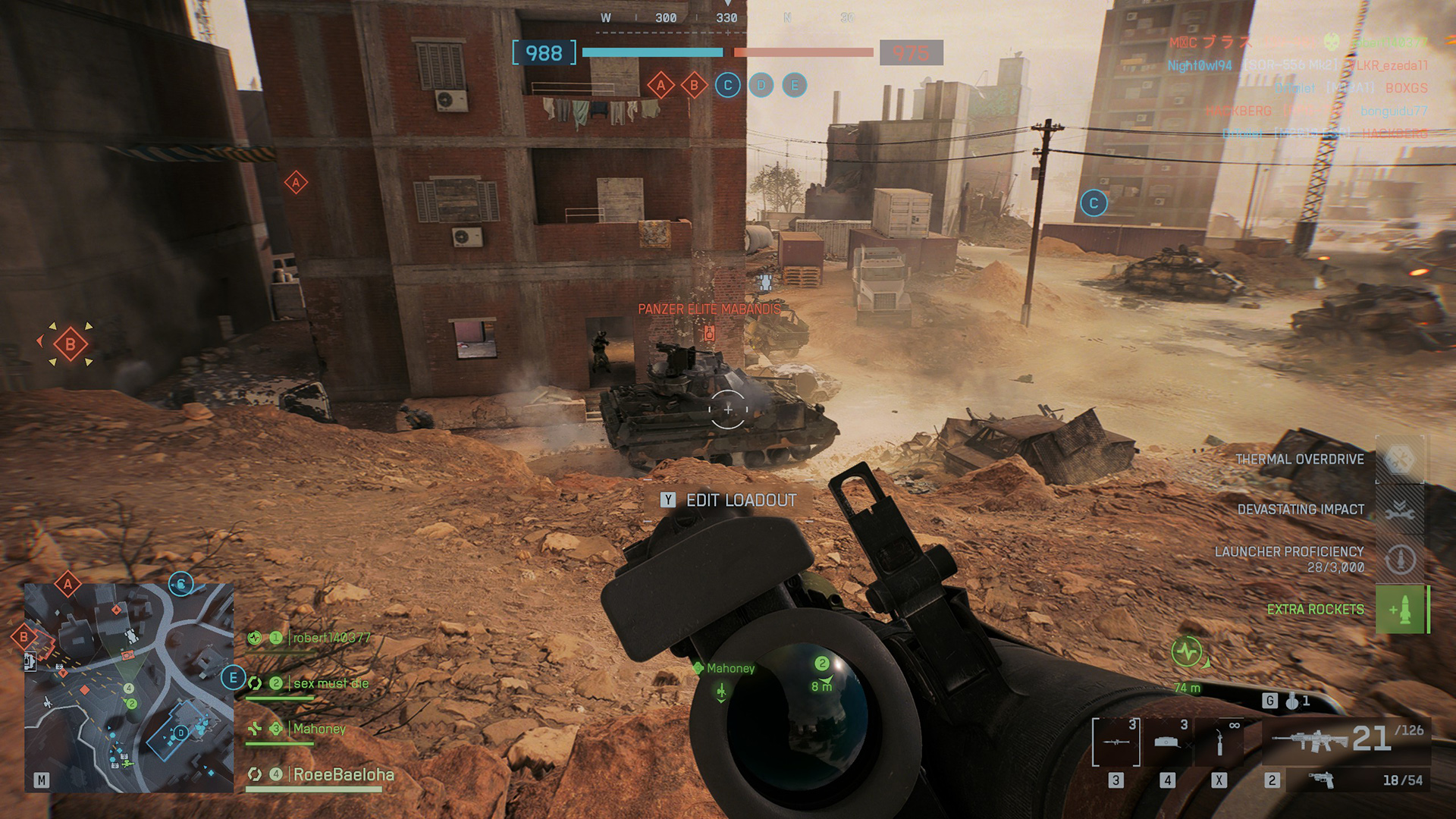Click the Devastating Impact perk icon
The image size is (1456, 819).
(1400, 510)
